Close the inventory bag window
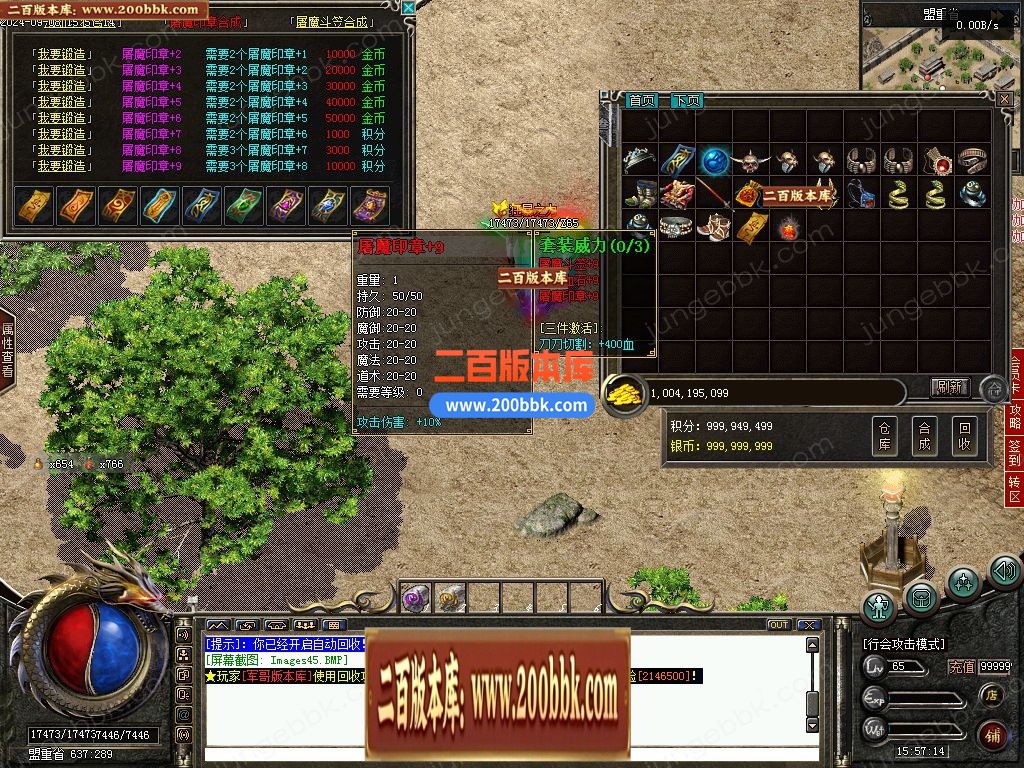This screenshot has height=768, width=1024. point(1004,99)
